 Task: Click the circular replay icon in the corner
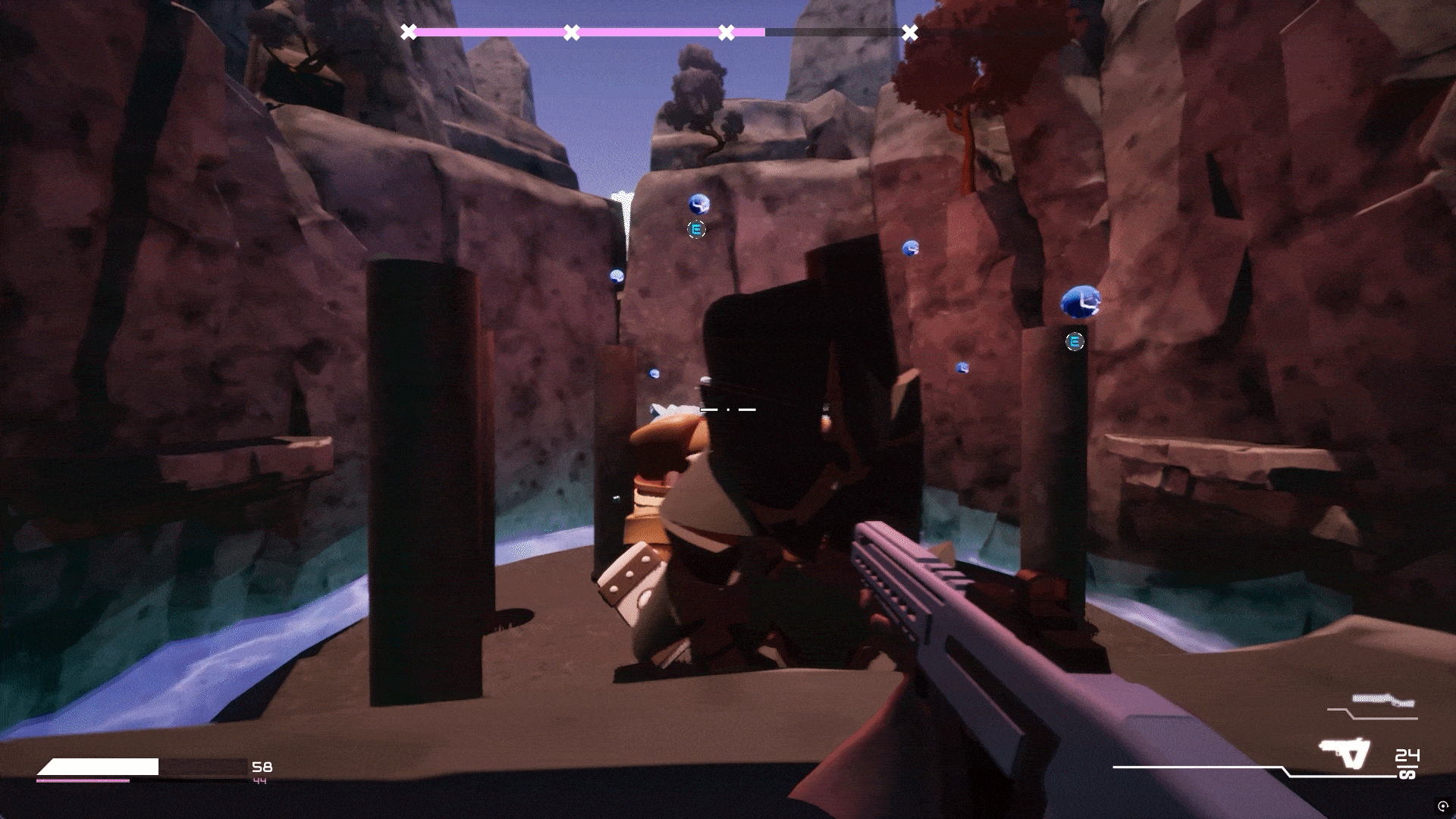(1442, 805)
